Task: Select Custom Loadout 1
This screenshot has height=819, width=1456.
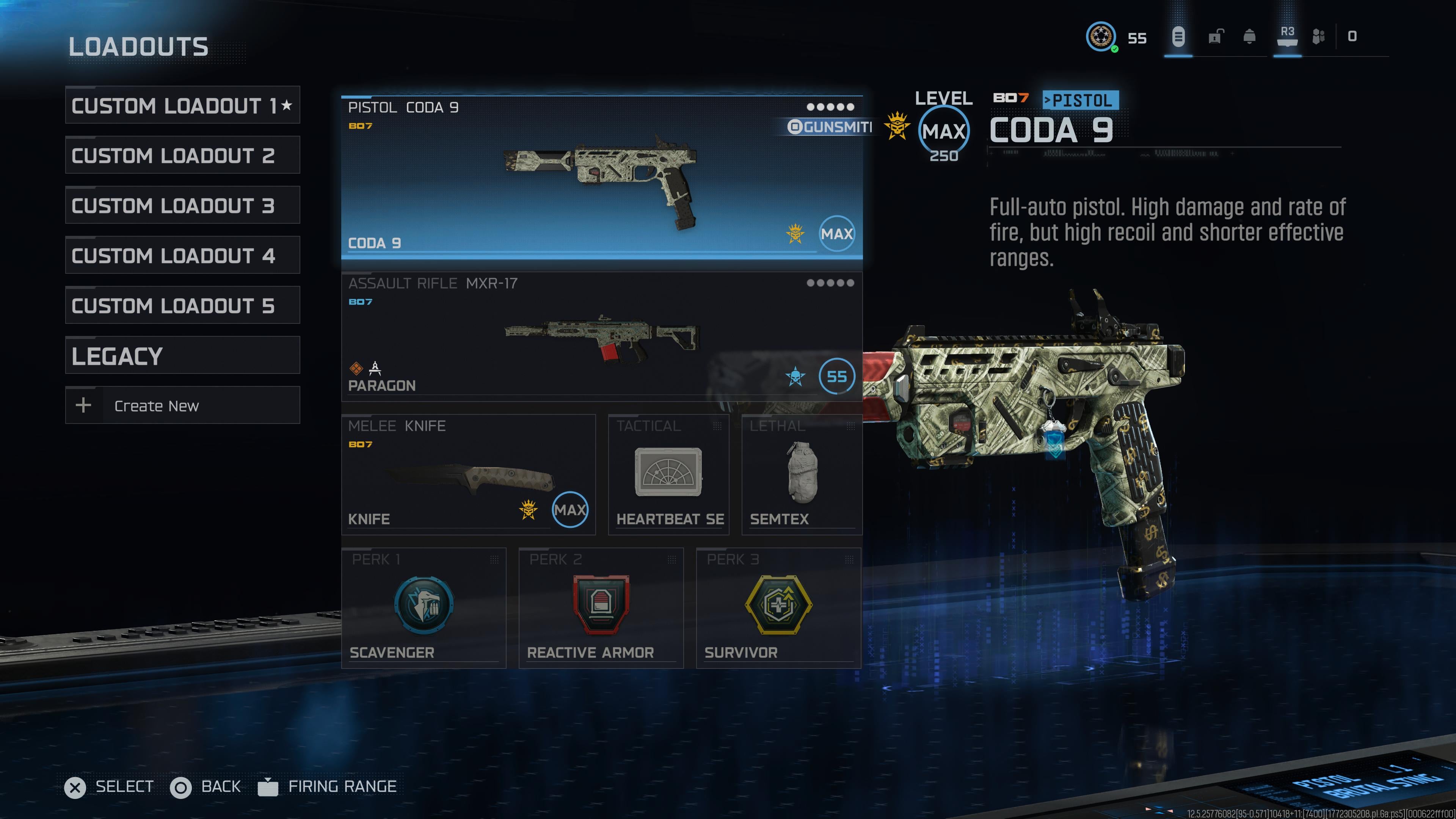Action: [182, 106]
